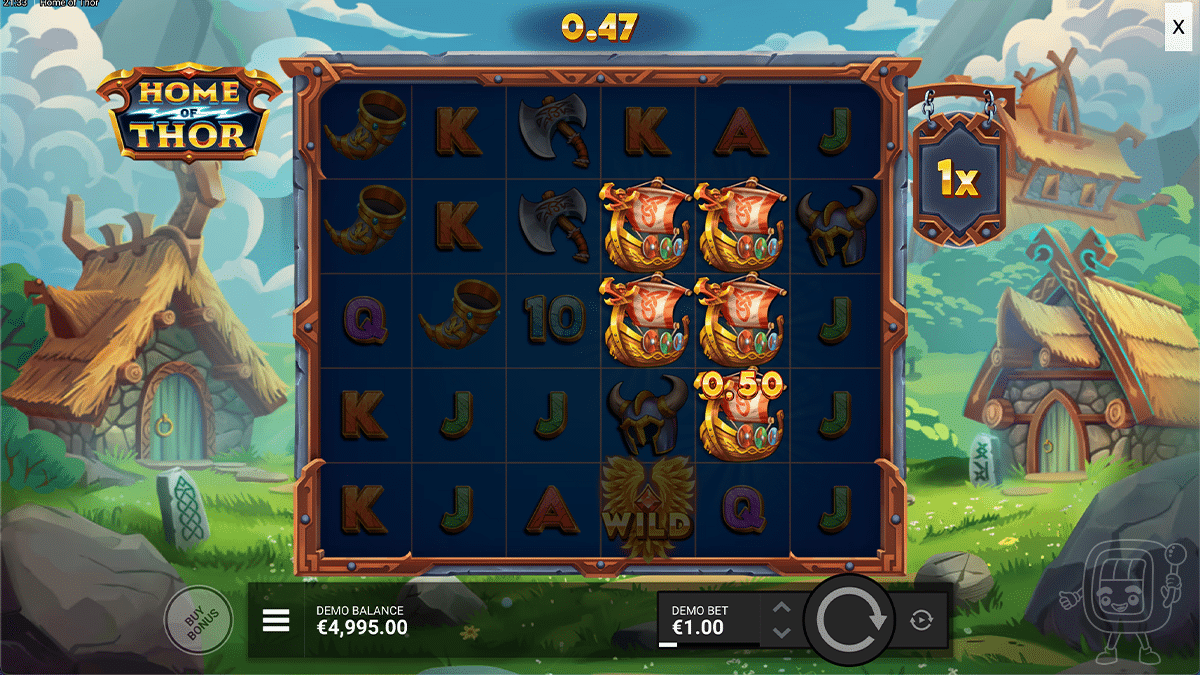Open the hamburger game menu
This screenshot has height=675, width=1200.
coord(276,621)
